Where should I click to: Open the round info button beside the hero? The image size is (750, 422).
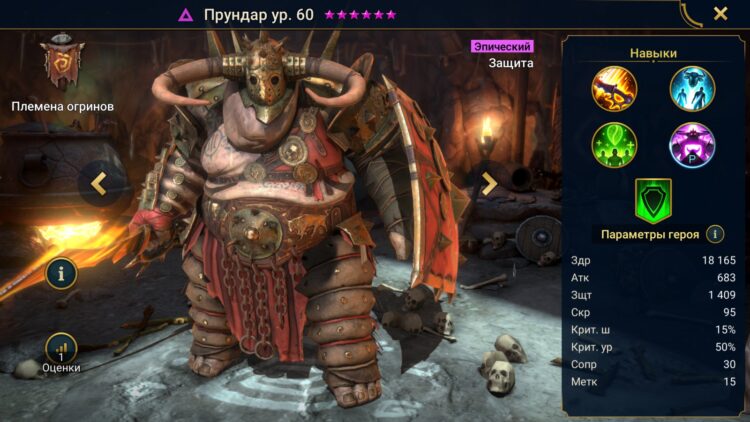[61, 272]
